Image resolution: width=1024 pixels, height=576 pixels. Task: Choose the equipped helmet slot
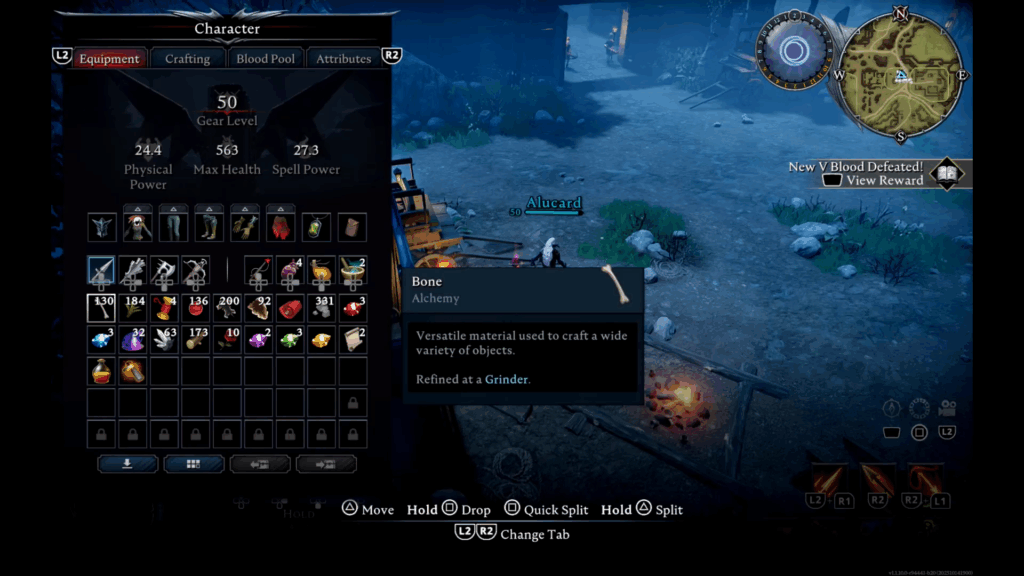102,227
